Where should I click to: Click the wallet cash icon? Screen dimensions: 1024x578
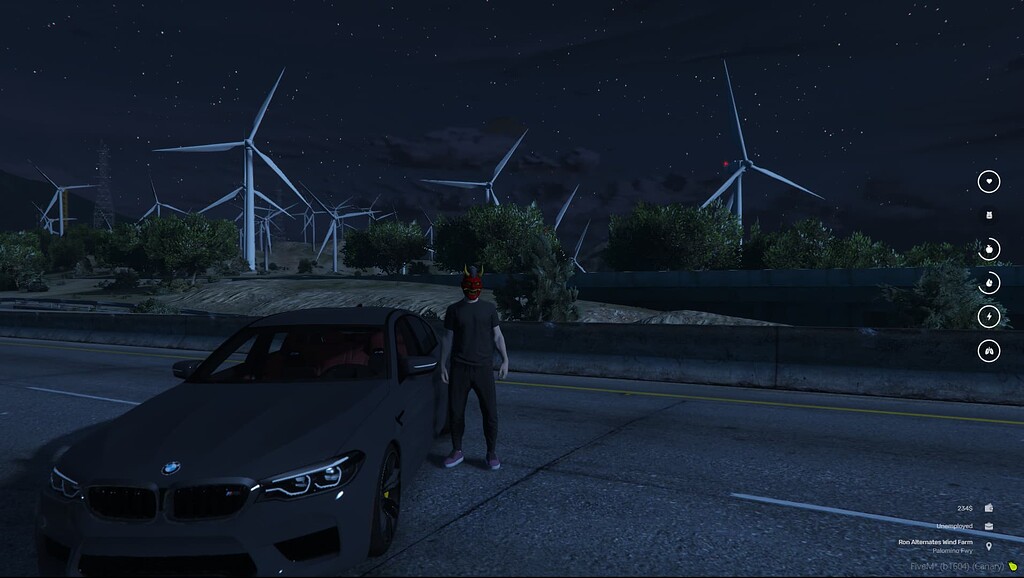coord(989,508)
